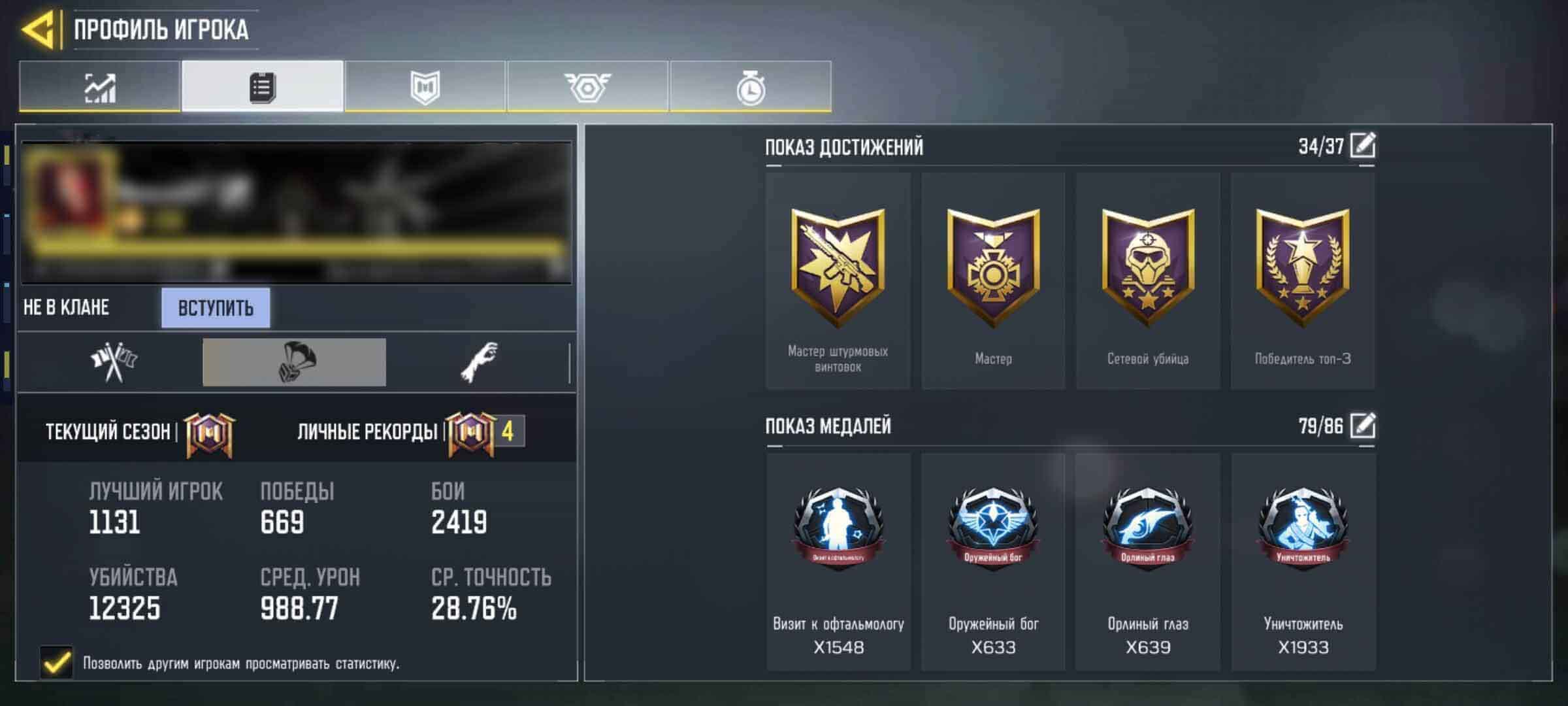The width and height of the screenshot is (1568, 706).
Task: Select the Визит к офтальмологу medal
Action: pyautogui.click(x=838, y=562)
